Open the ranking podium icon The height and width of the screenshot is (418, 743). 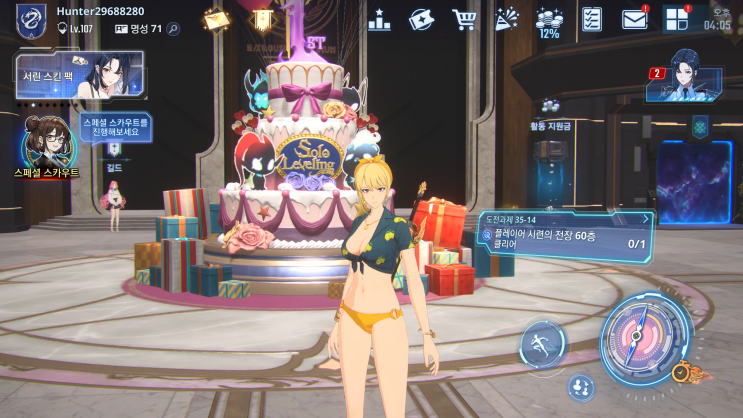[379, 19]
